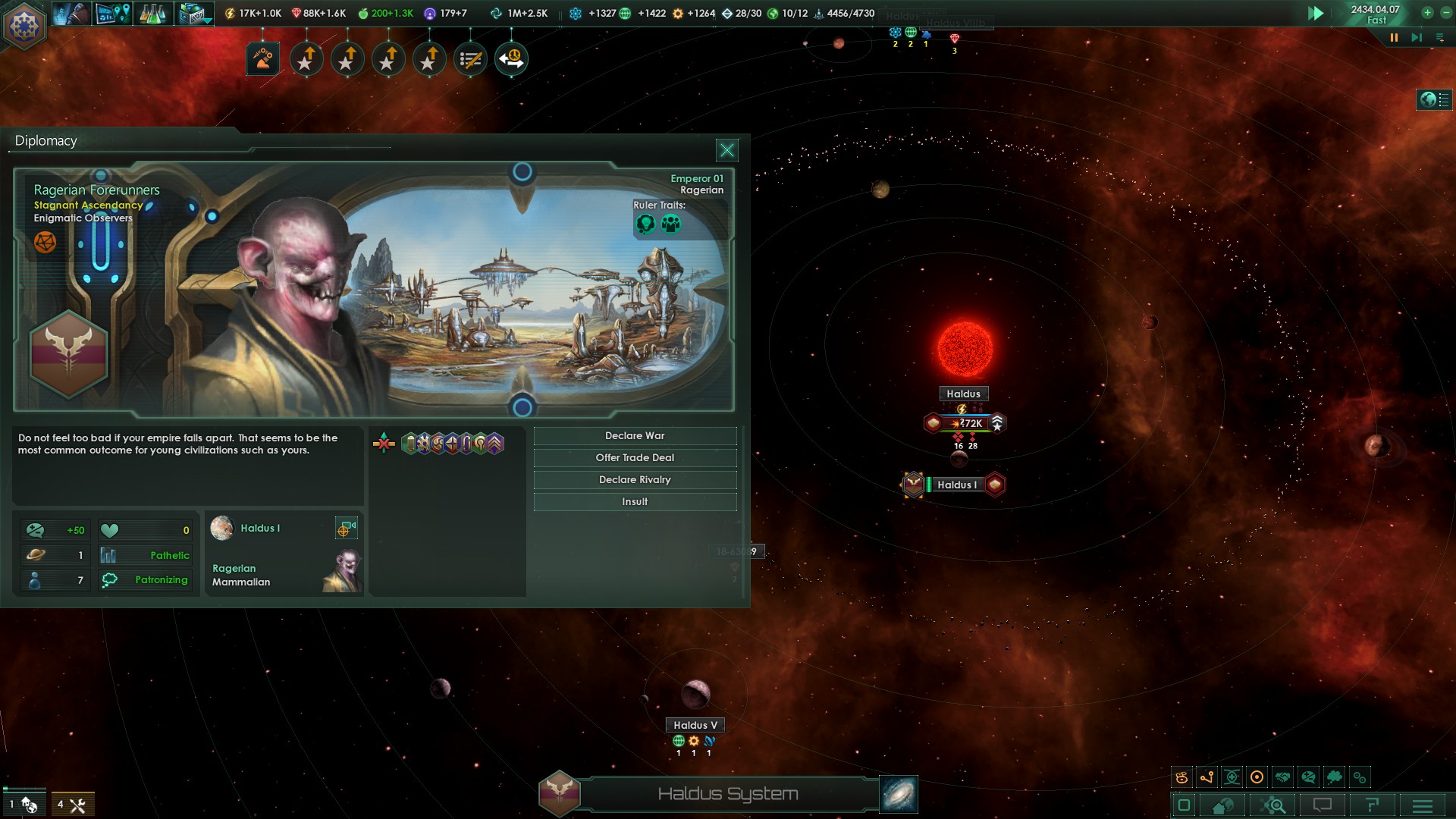The image size is (1456, 819).
Task: Toggle the handshake diplomatic map mode
Action: click(x=1282, y=777)
